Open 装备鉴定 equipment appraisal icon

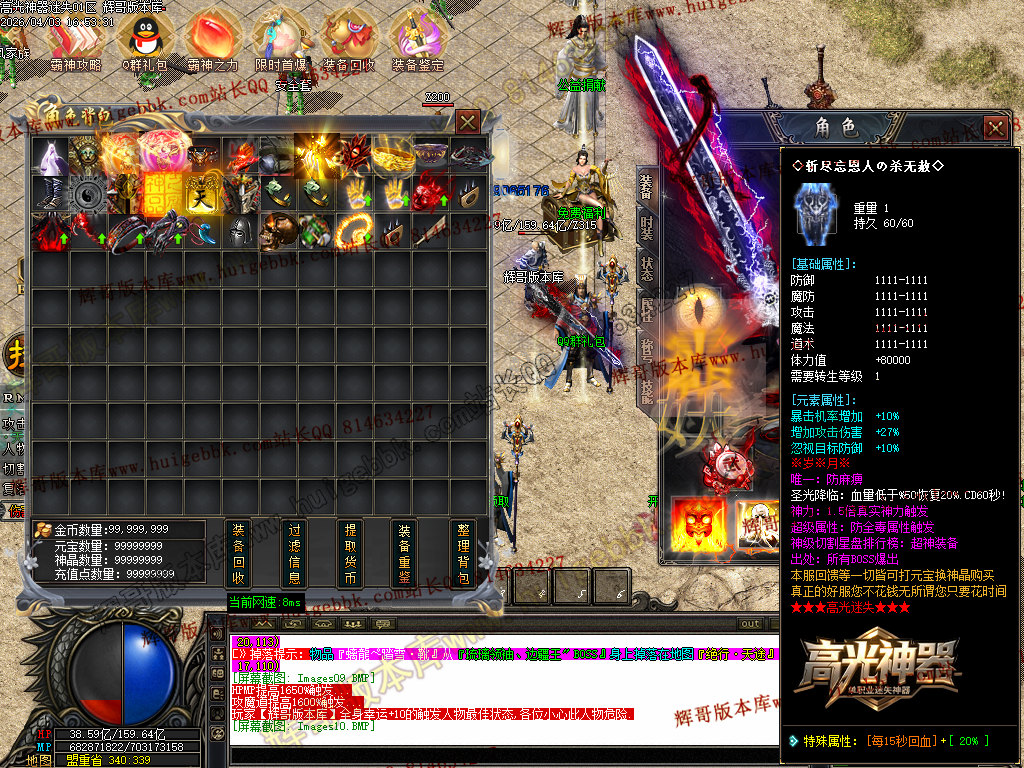coord(418,40)
